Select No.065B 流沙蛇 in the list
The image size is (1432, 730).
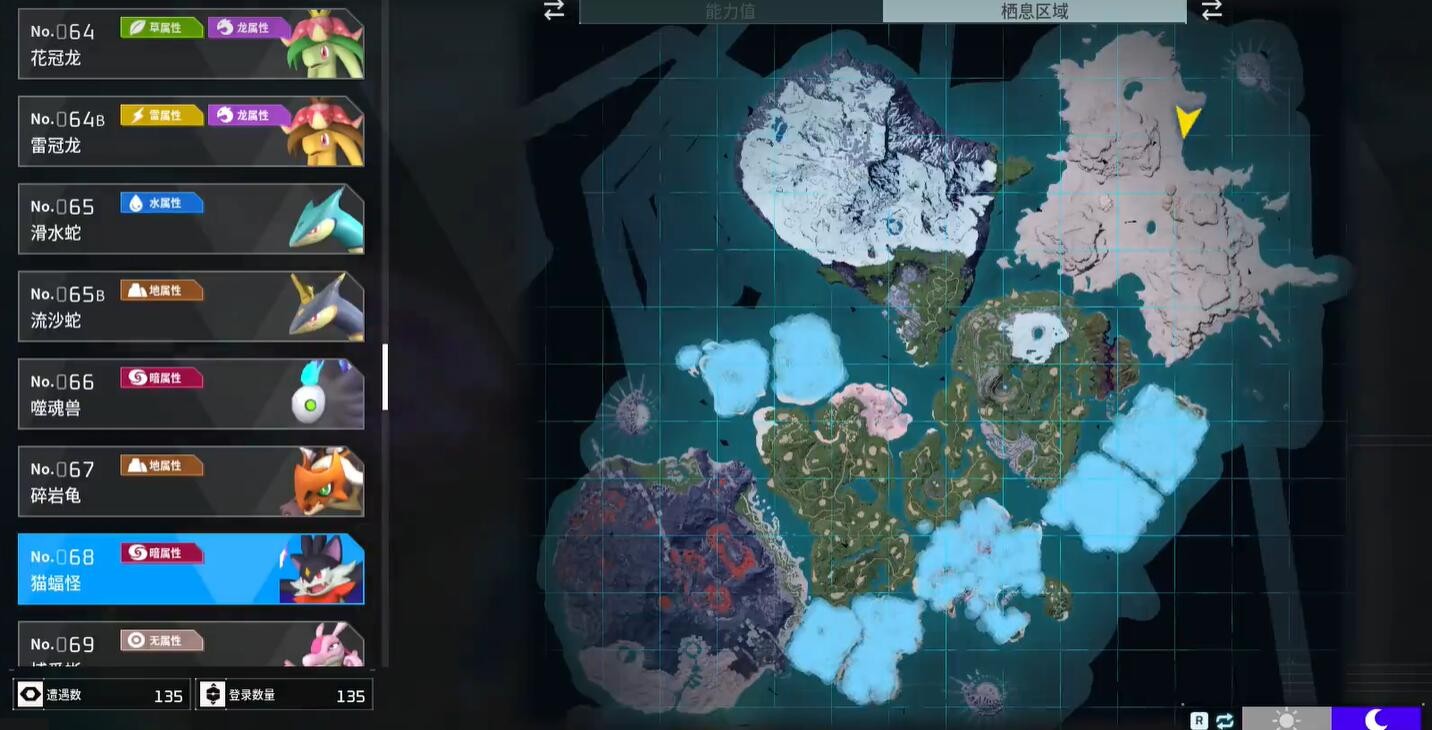click(x=190, y=306)
